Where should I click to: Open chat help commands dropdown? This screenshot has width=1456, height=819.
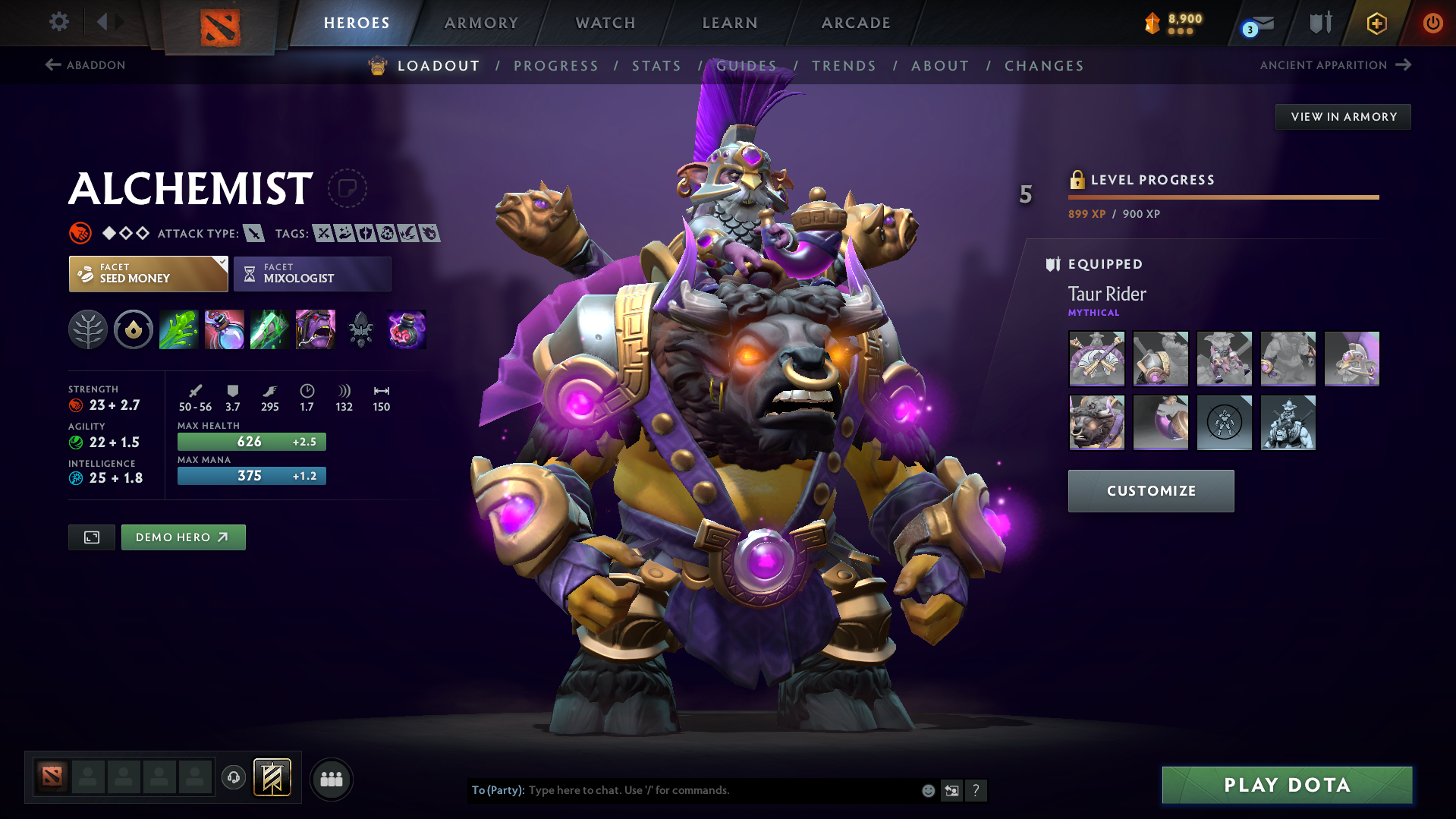coord(976,790)
